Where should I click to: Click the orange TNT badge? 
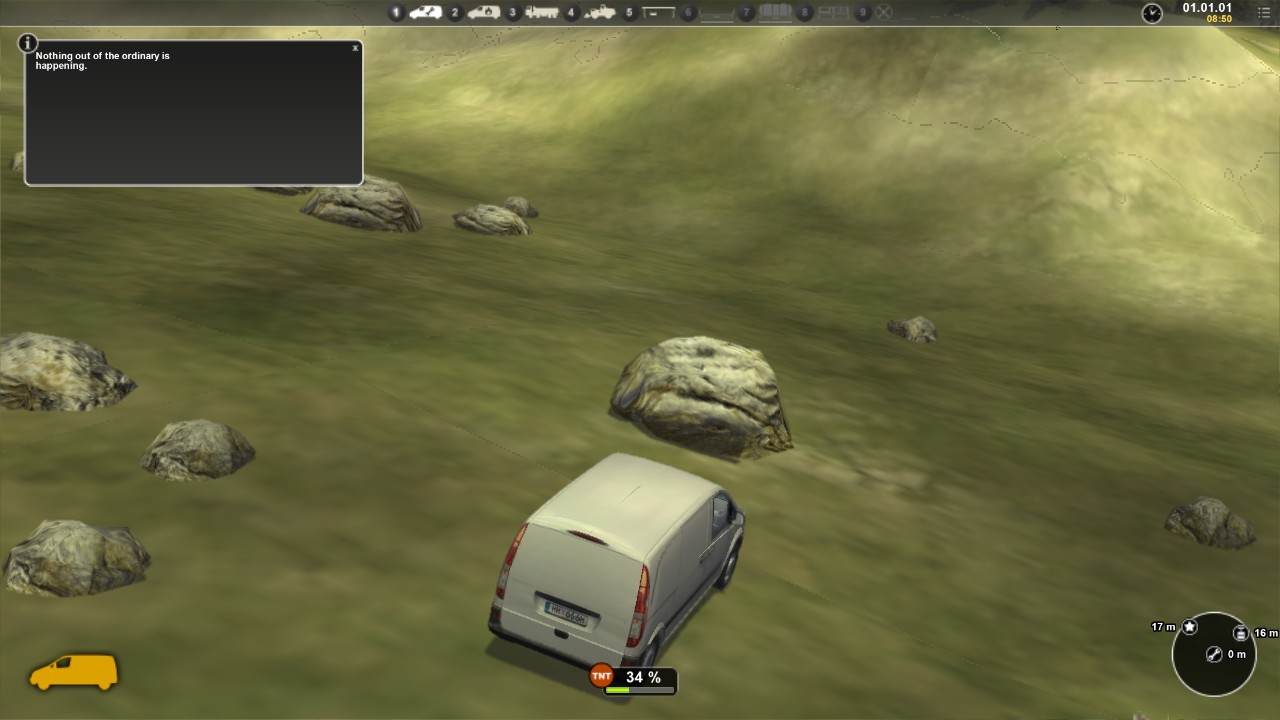(x=601, y=677)
